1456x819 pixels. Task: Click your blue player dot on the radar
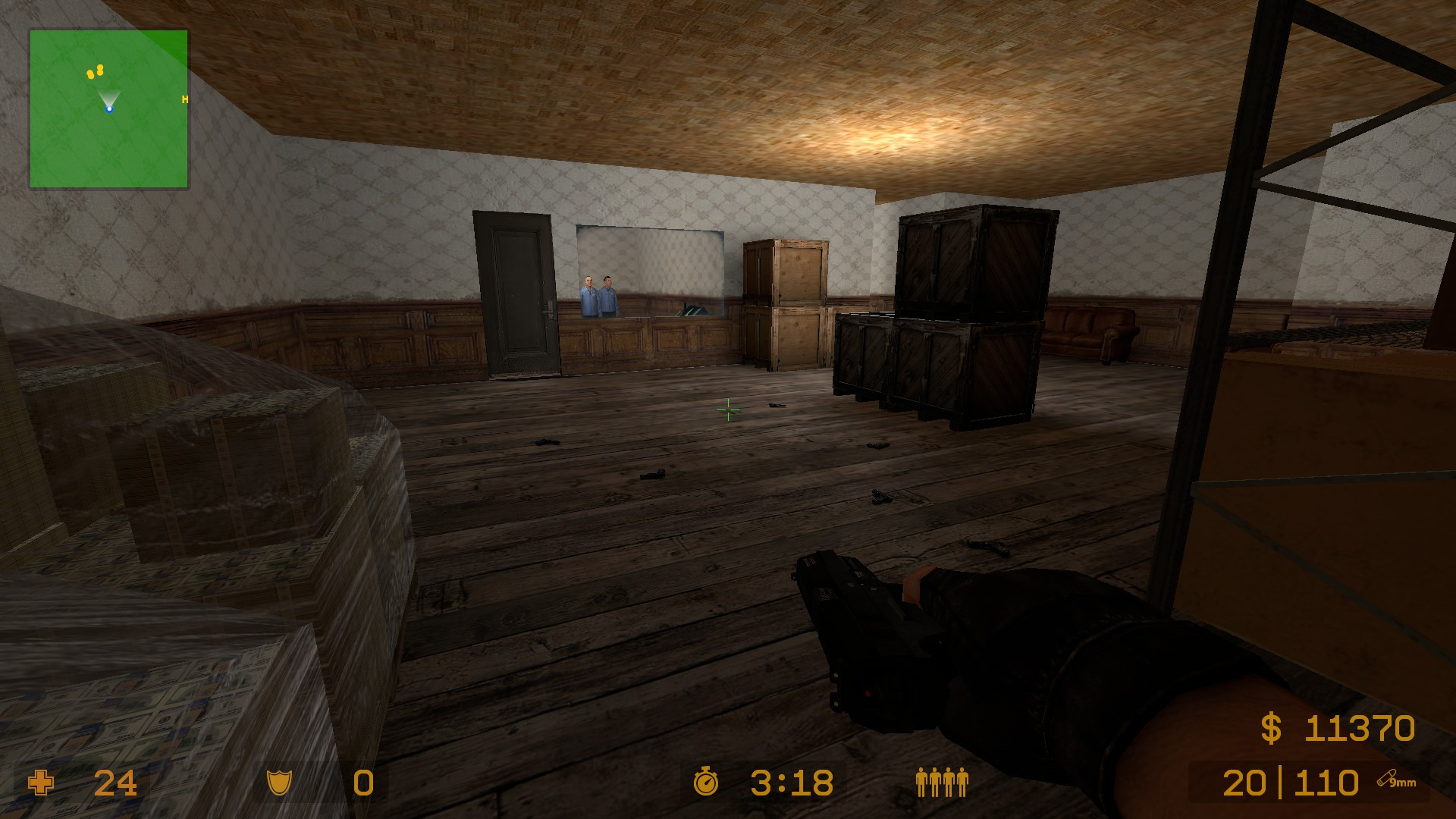pos(111,109)
